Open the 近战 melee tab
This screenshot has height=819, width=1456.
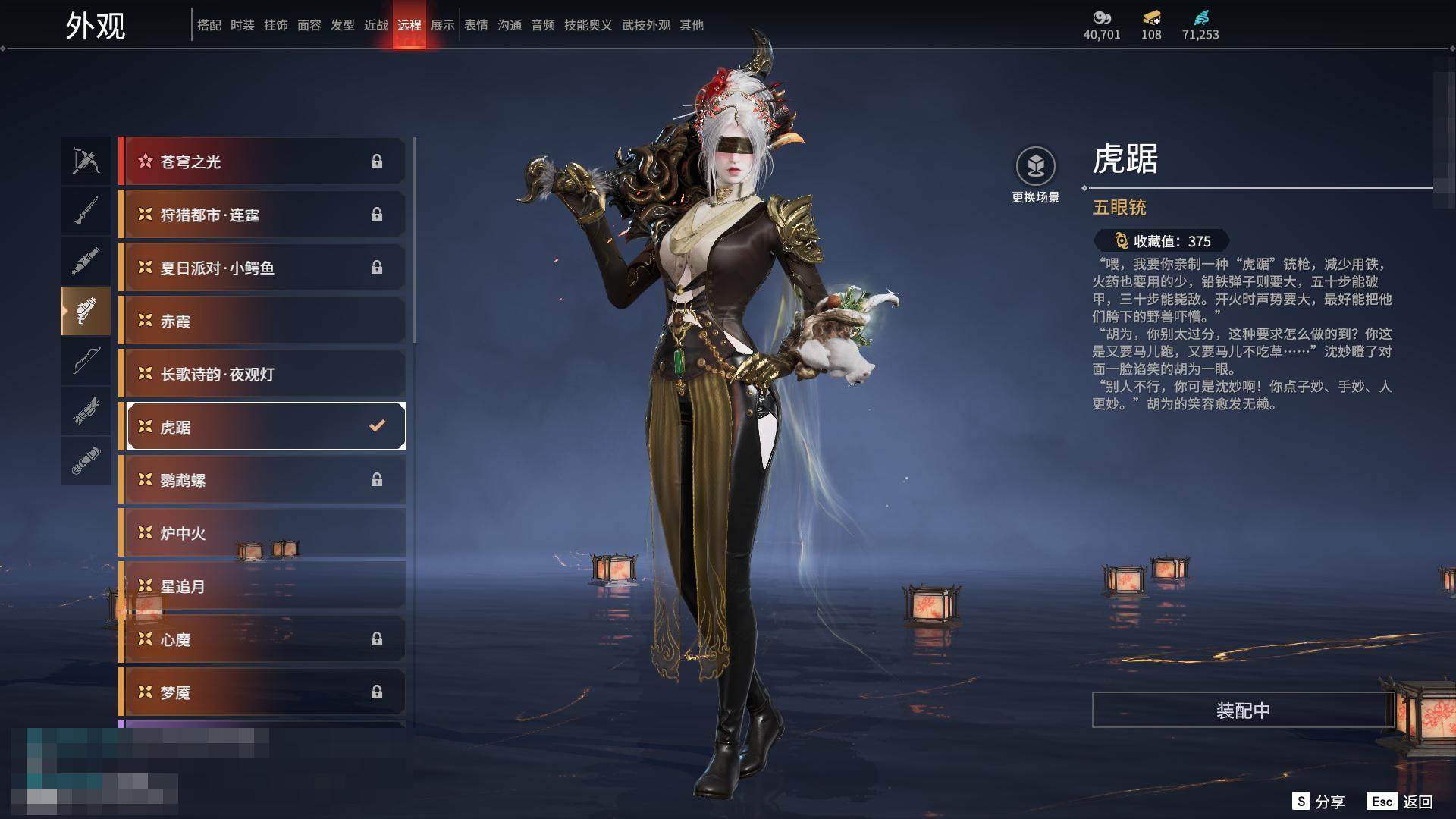pos(376,25)
